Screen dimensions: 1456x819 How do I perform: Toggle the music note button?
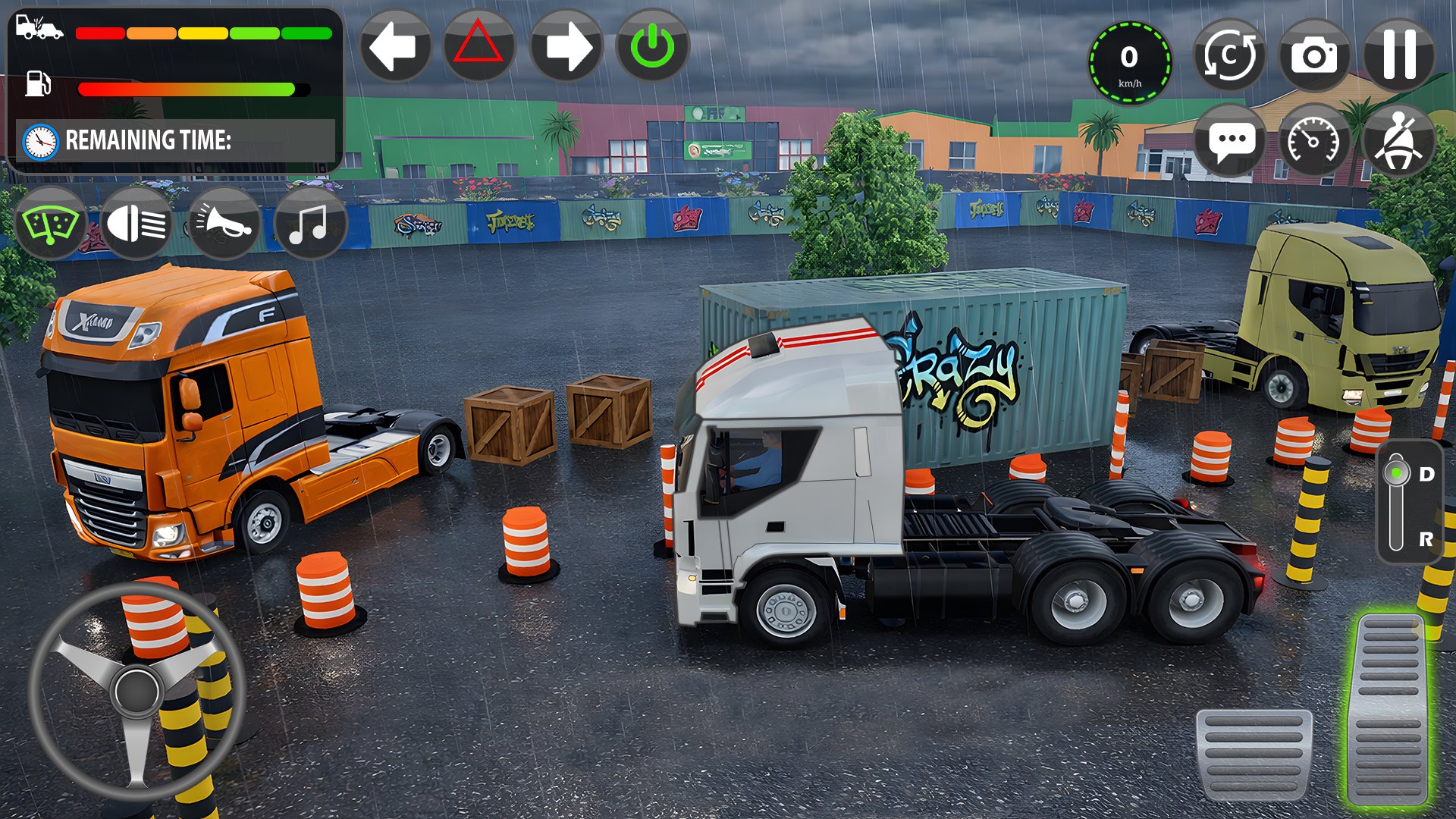point(309,224)
